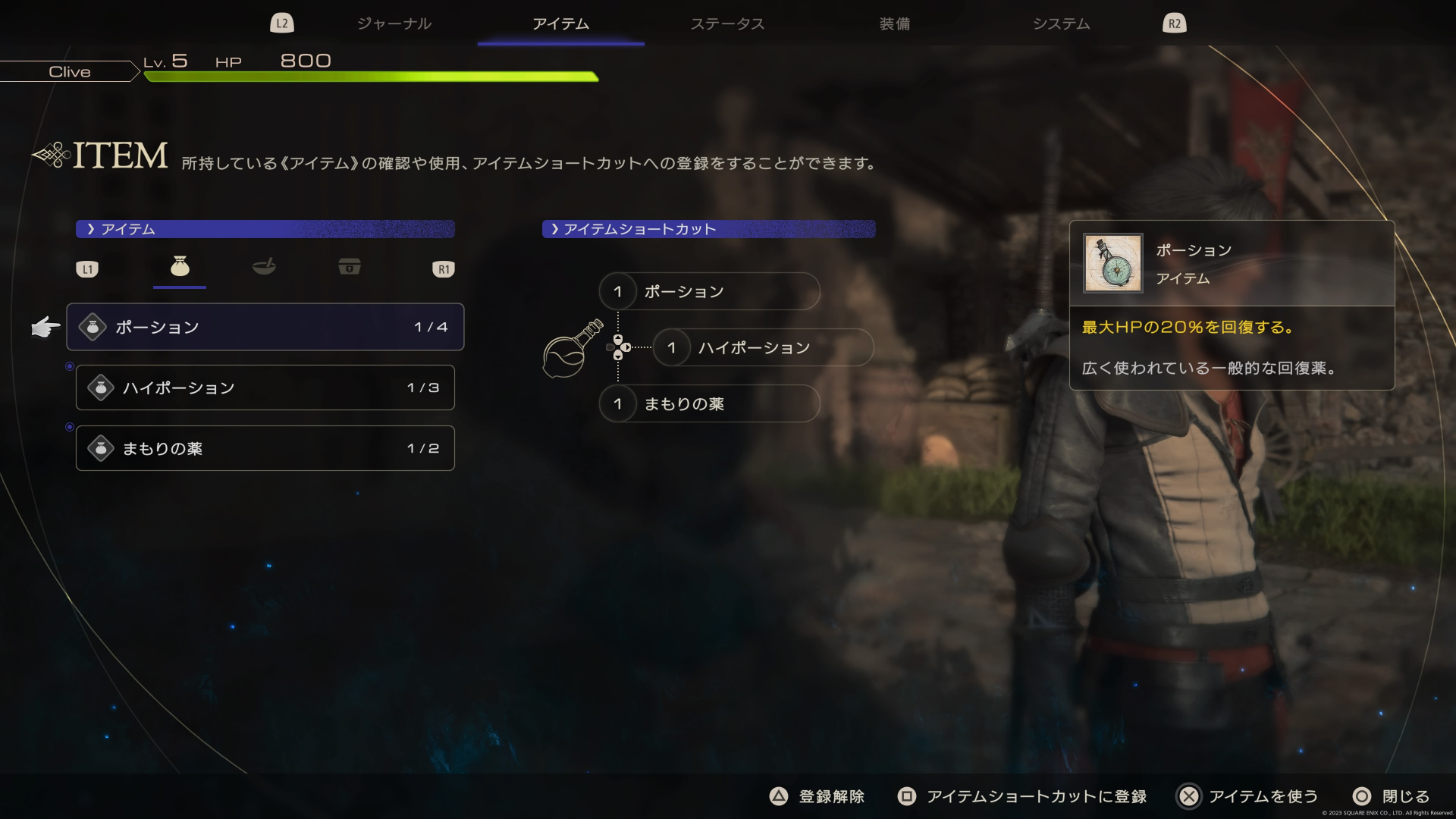Open the ジャーナル tab
The width and height of the screenshot is (1456, 819).
click(394, 24)
